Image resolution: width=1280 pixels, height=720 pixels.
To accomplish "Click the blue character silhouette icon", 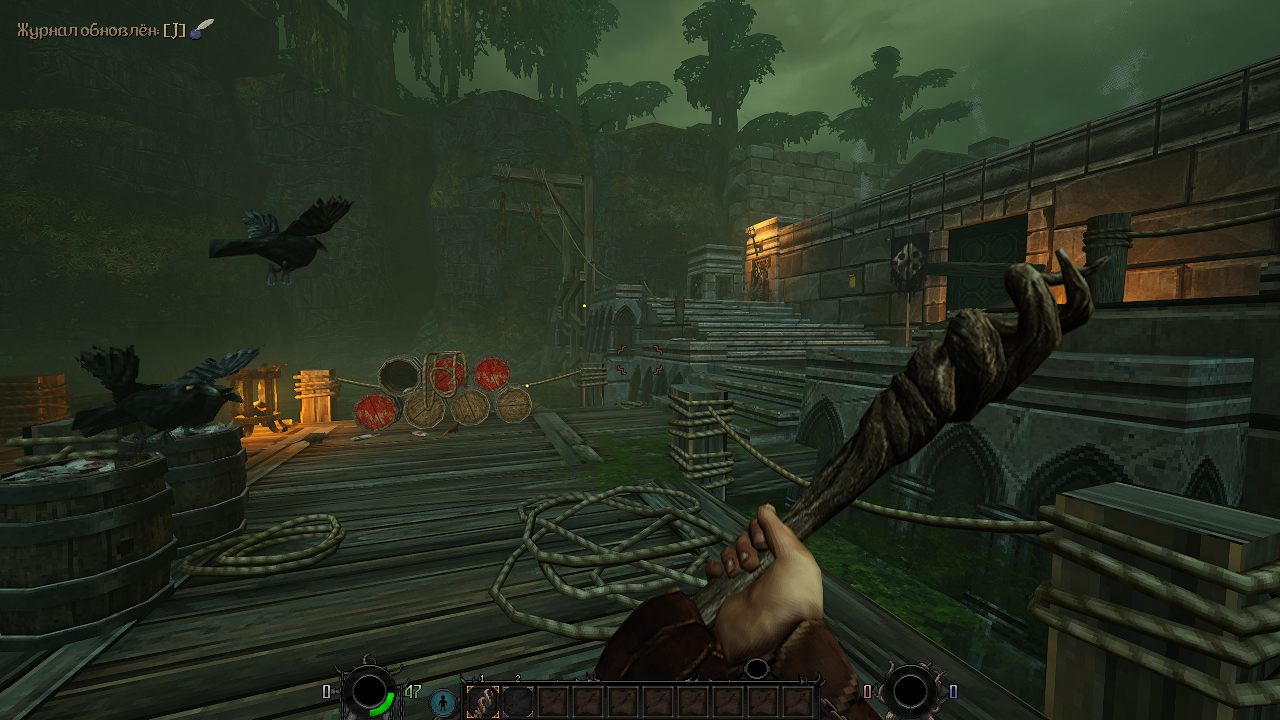I will click(442, 702).
